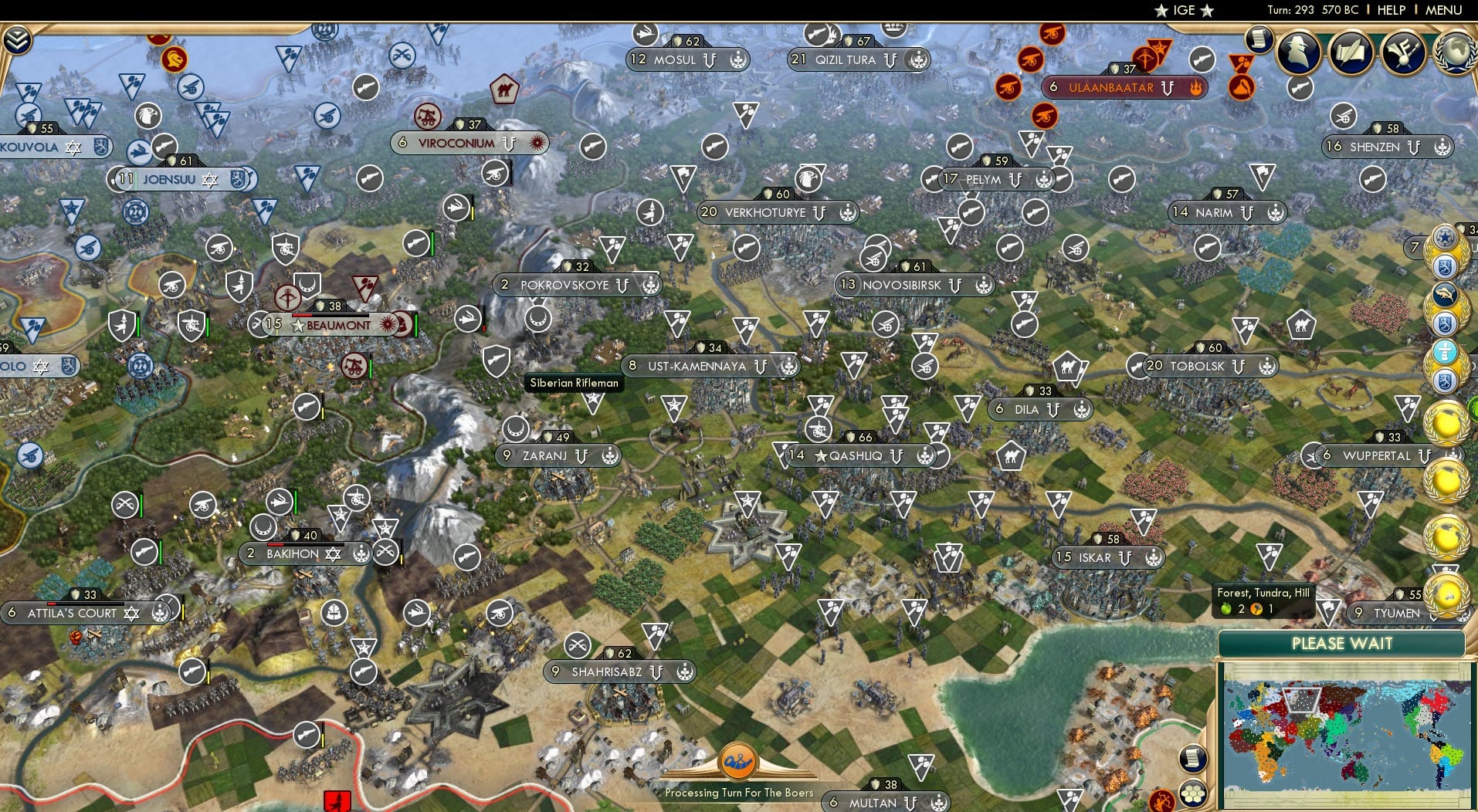Click a red enemy cannon unit flag near Ulaanbaatar
1478x812 pixels.
click(x=1030, y=58)
